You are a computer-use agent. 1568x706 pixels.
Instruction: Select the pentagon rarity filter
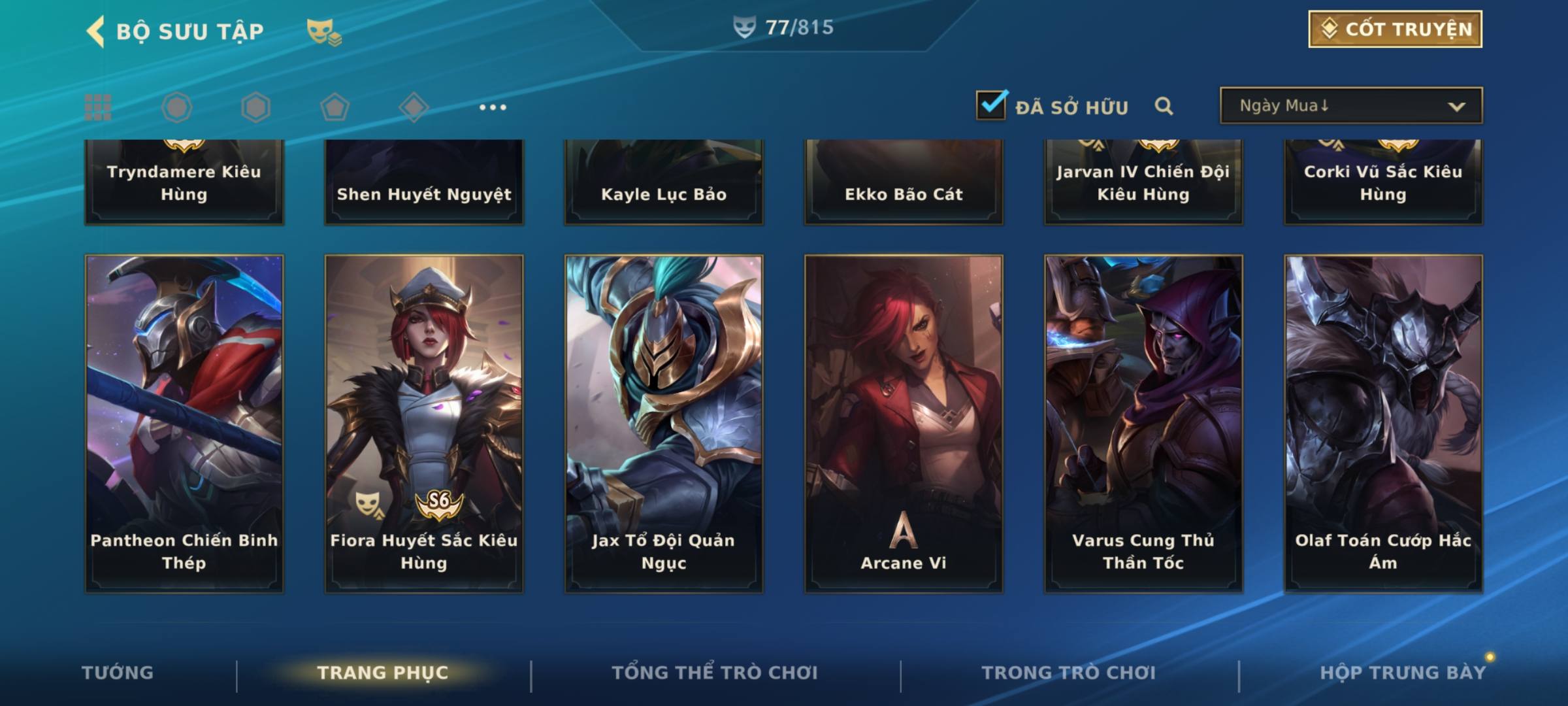(335, 107)
